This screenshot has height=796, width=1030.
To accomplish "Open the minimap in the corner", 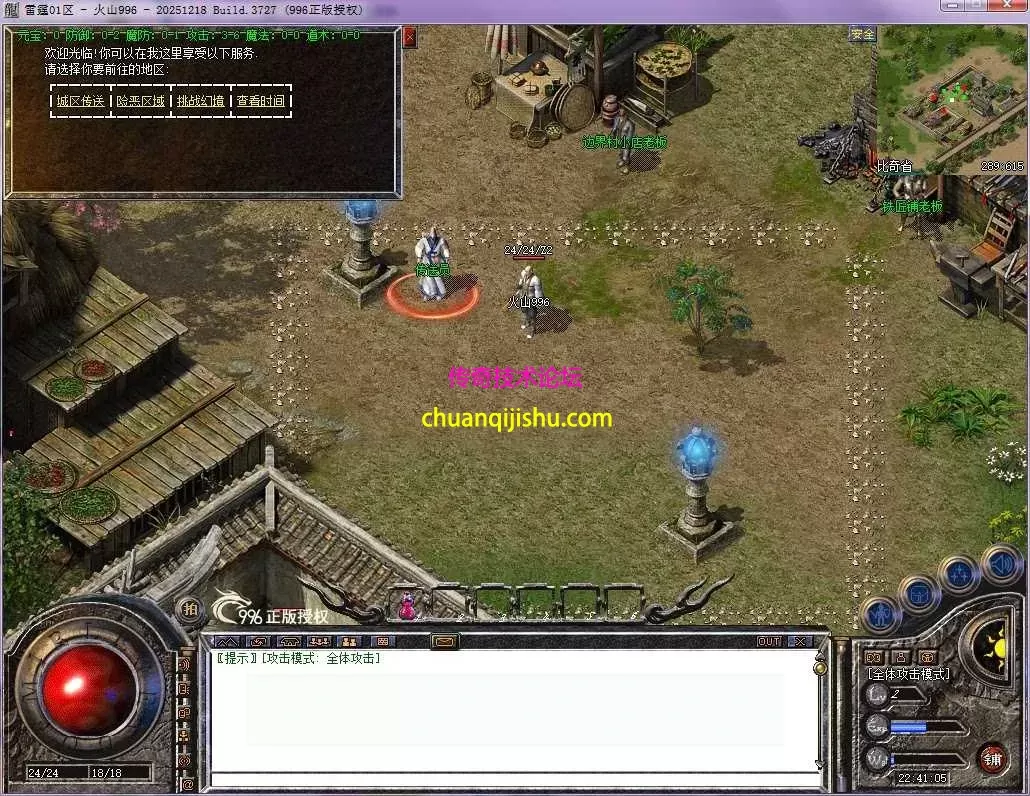I will tap(950, 98).
